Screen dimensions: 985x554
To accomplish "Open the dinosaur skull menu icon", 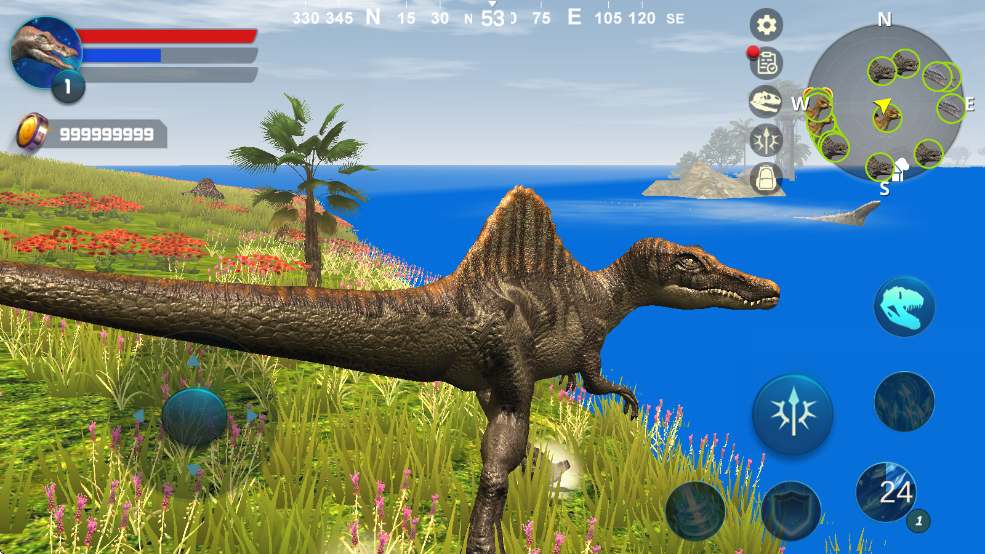I will [767, 101].
